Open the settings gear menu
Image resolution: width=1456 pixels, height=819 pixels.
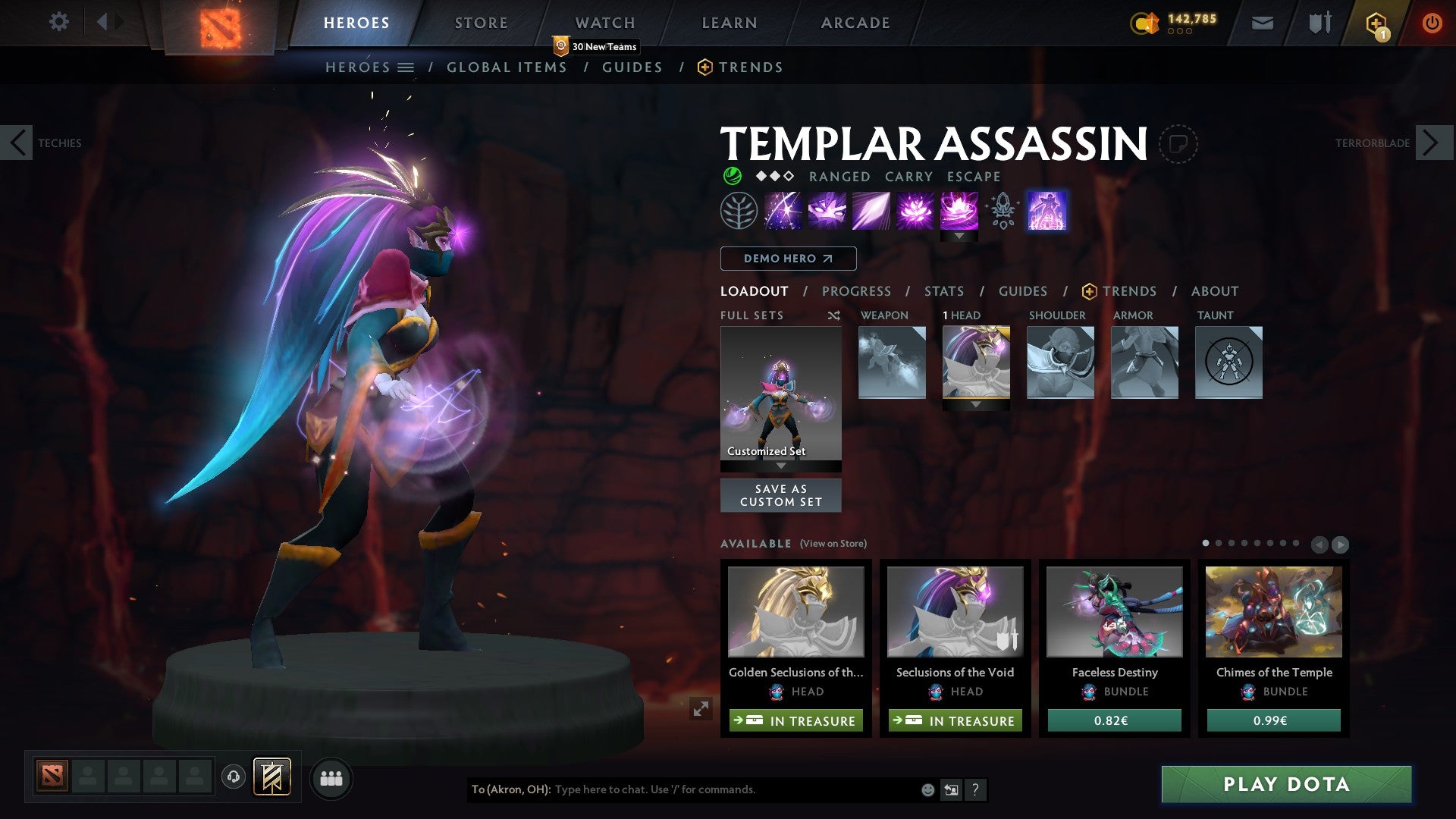click(x=59, y=22)
